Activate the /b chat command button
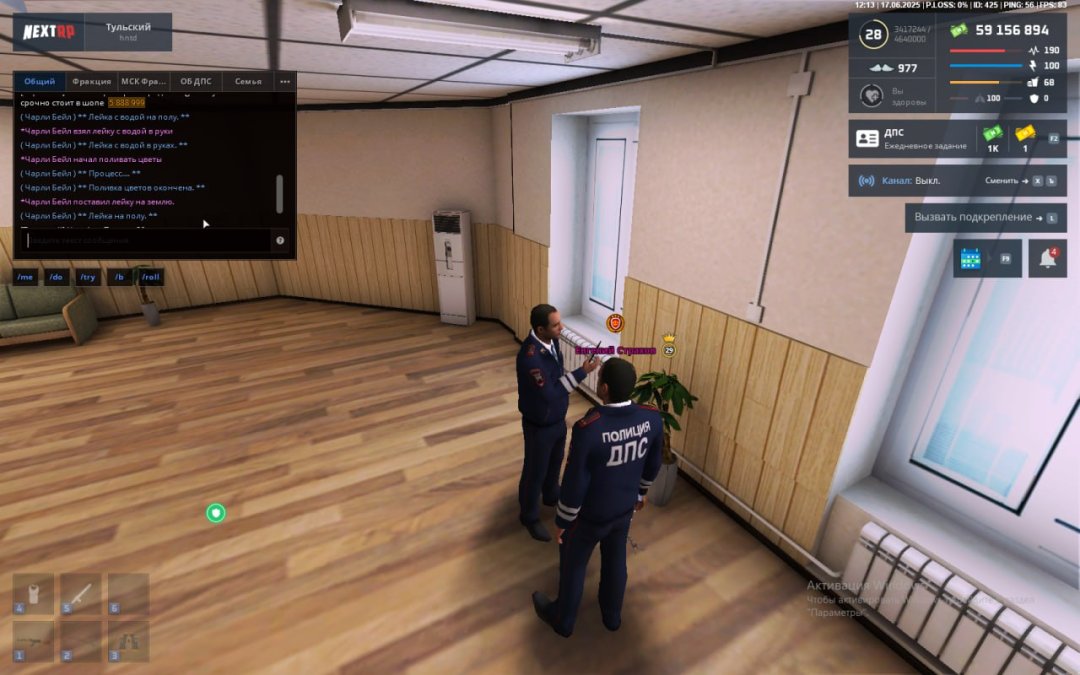Viewport: 1080px width, 675px height. pyautogui.click(x=119, y=277)
